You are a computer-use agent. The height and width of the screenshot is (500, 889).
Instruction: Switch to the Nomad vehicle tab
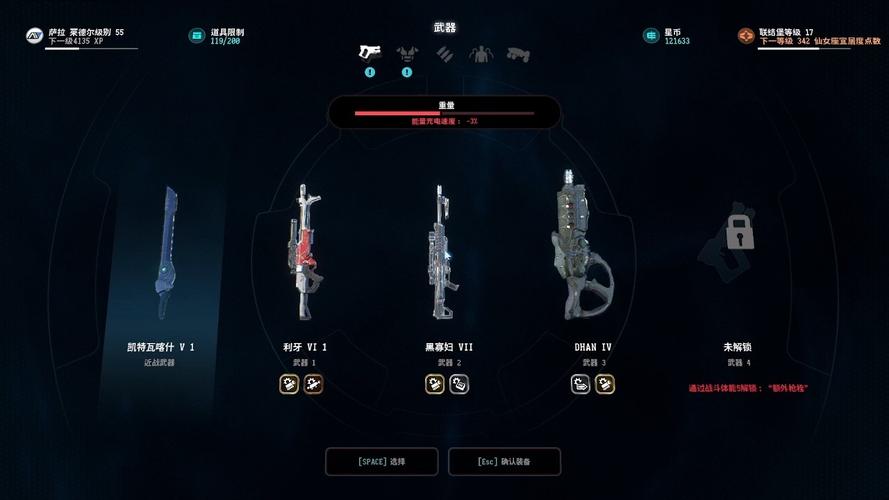[518, 54]
